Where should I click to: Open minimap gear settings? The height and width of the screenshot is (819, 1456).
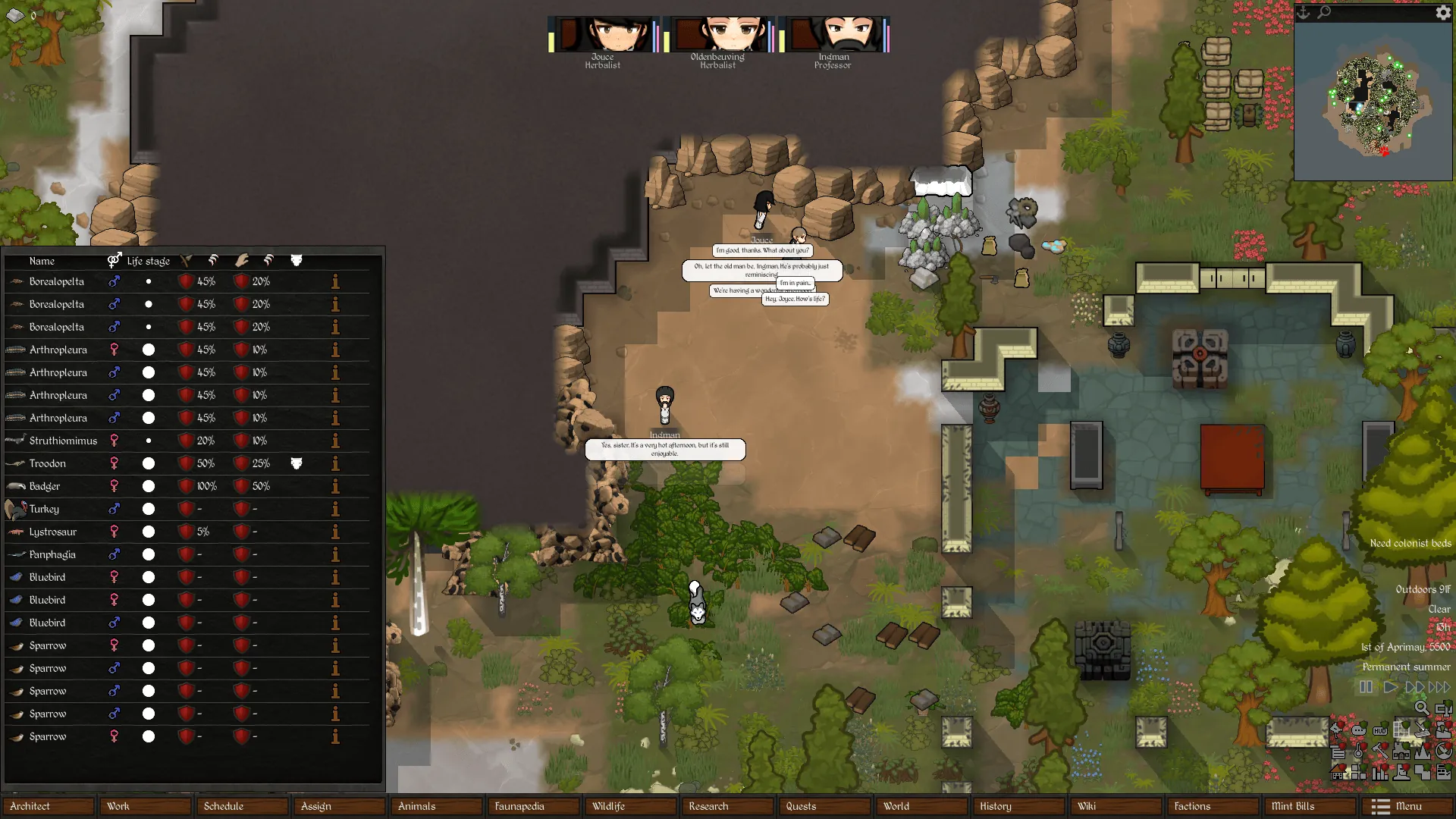click(x=1442, y=13)
